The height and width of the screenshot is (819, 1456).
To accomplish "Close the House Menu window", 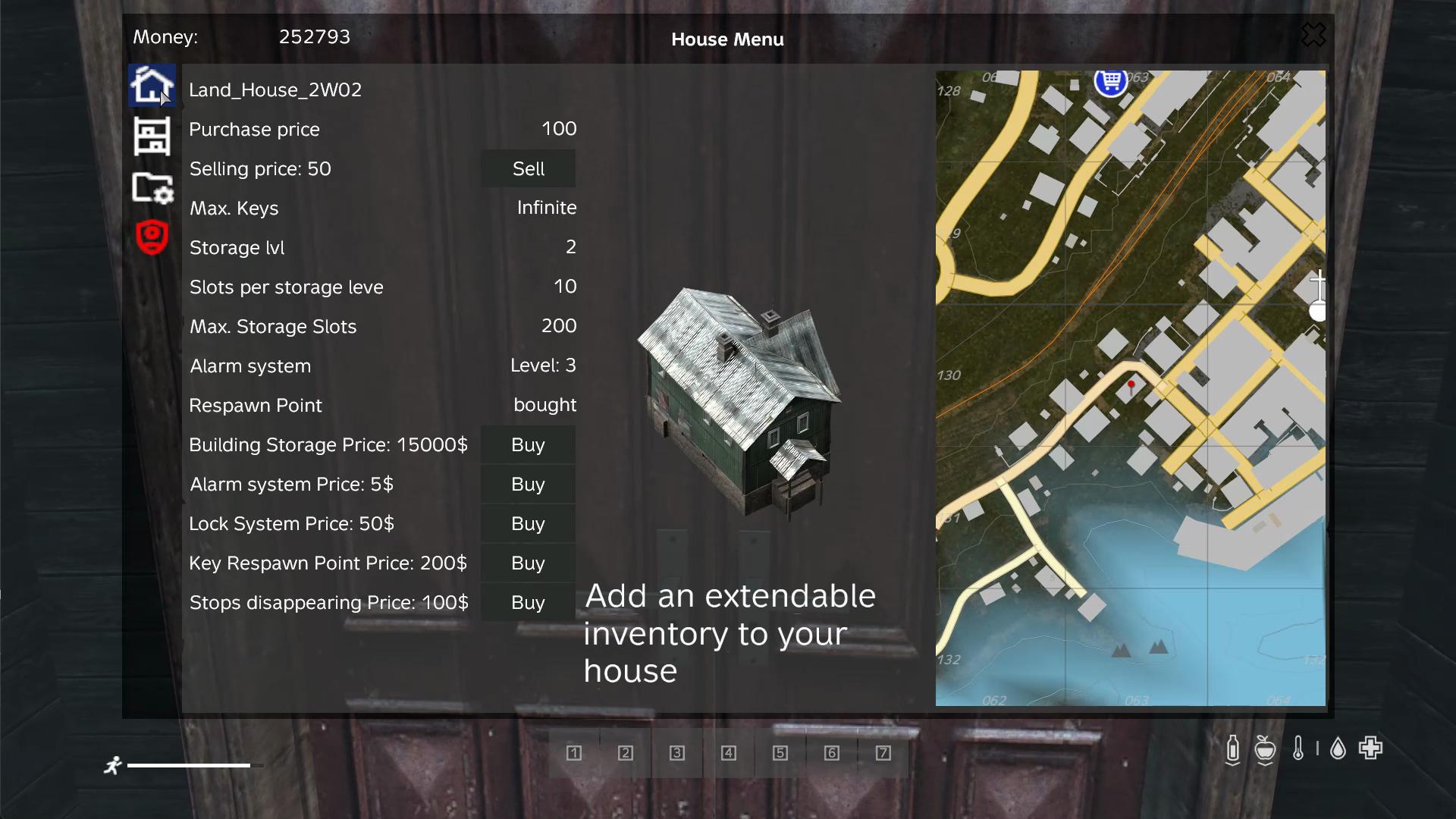I will click(1313, 35).
